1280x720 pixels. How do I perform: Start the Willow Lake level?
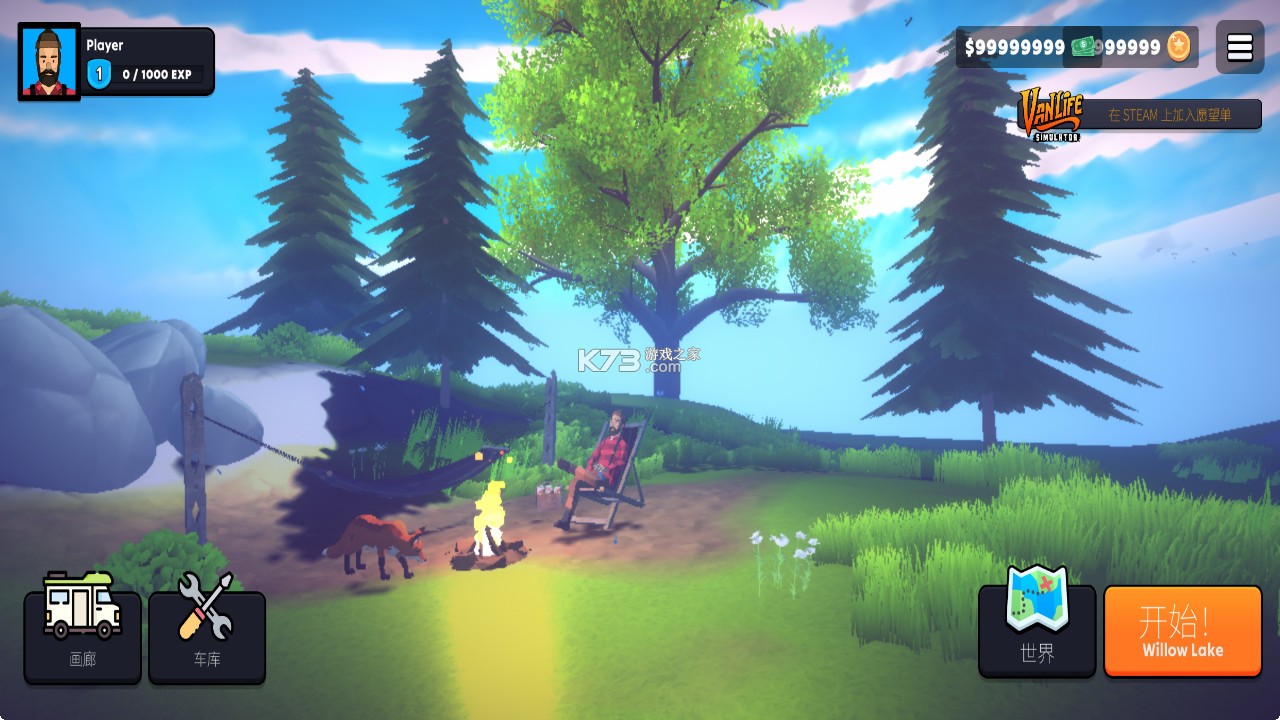tap(1182, 631)
